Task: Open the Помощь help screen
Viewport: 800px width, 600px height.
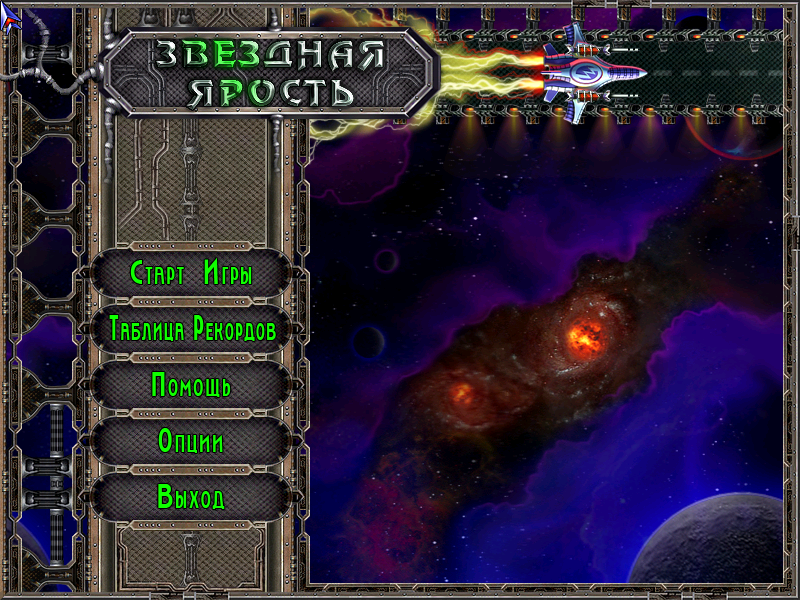Action: pyautogui.click(x=191, y=385)
